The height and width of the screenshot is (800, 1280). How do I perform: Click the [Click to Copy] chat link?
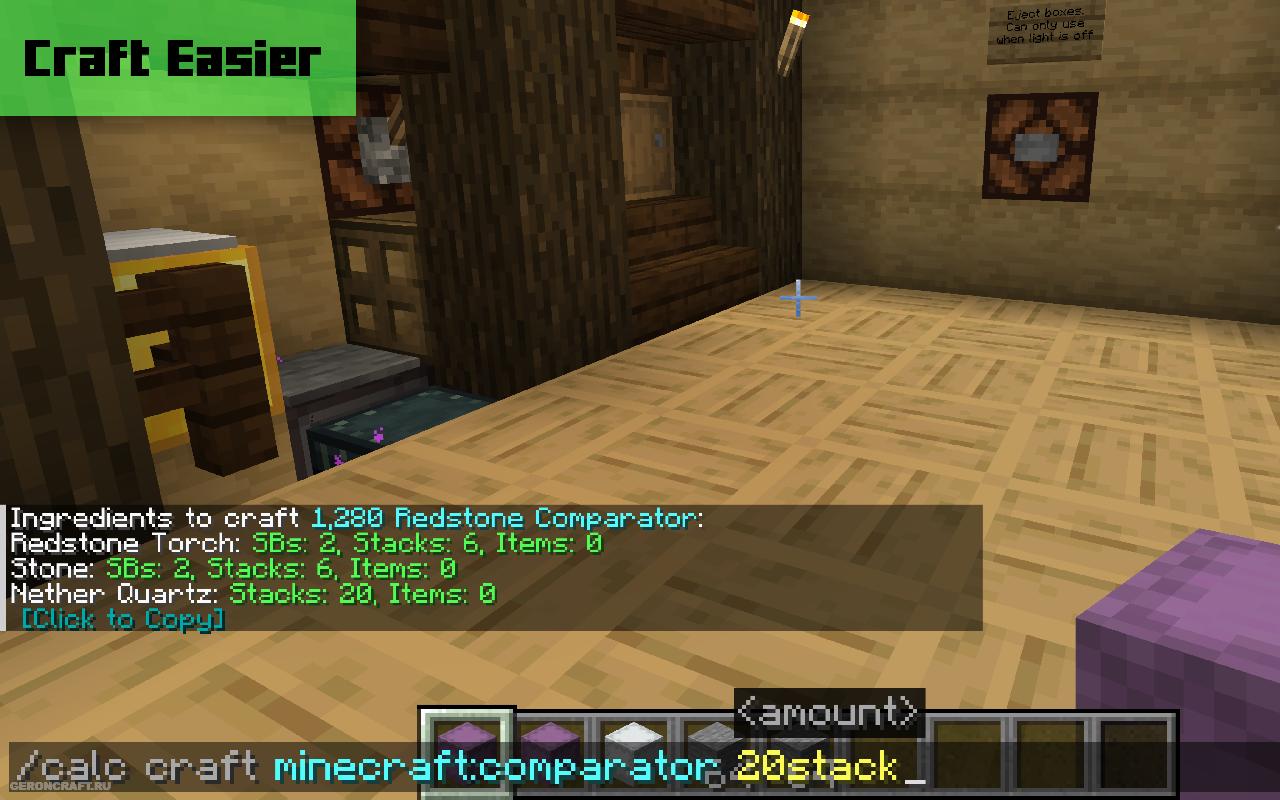(x=122, y=620)
